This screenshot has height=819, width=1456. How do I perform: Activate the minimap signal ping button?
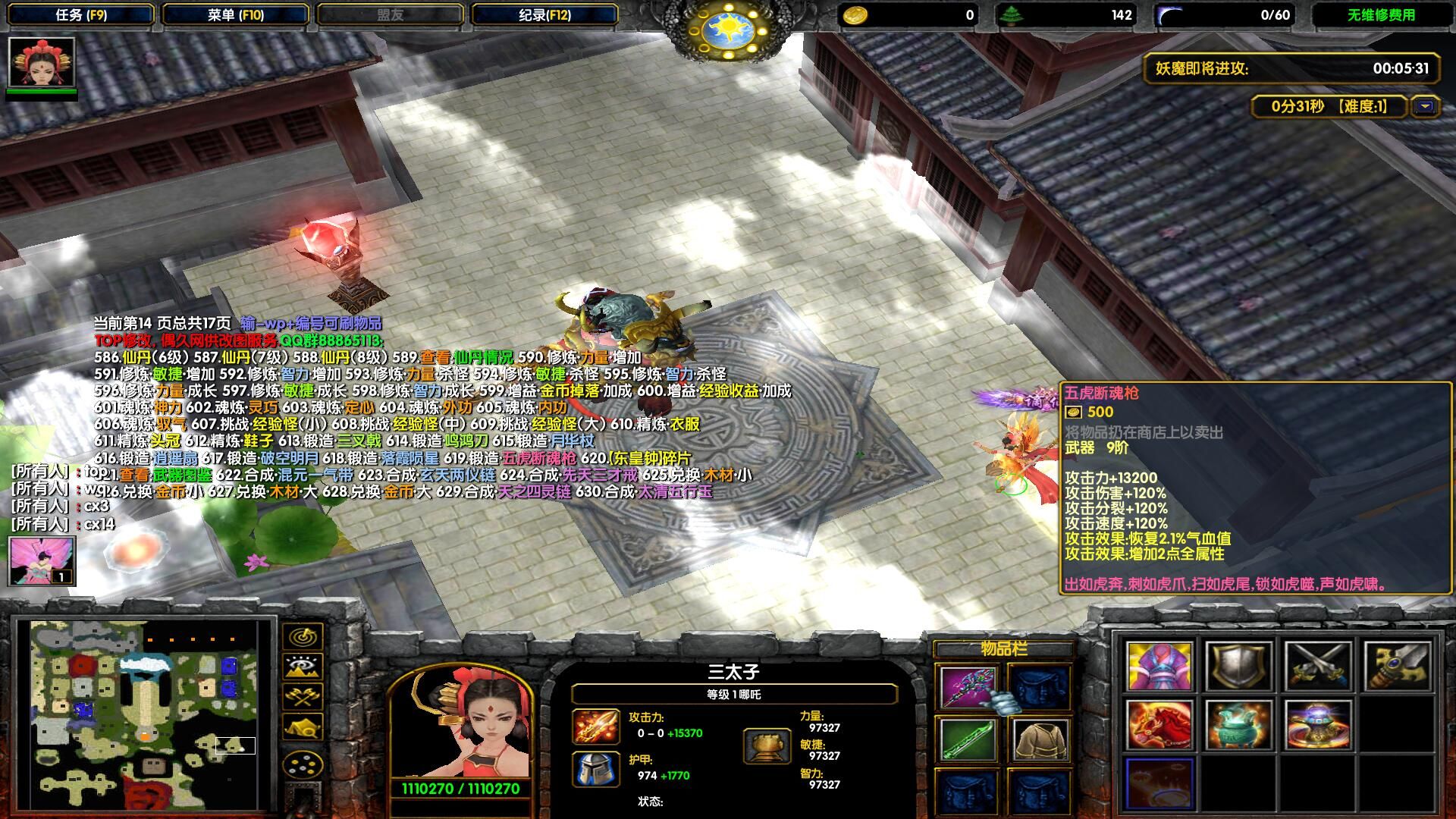(303, 636)
